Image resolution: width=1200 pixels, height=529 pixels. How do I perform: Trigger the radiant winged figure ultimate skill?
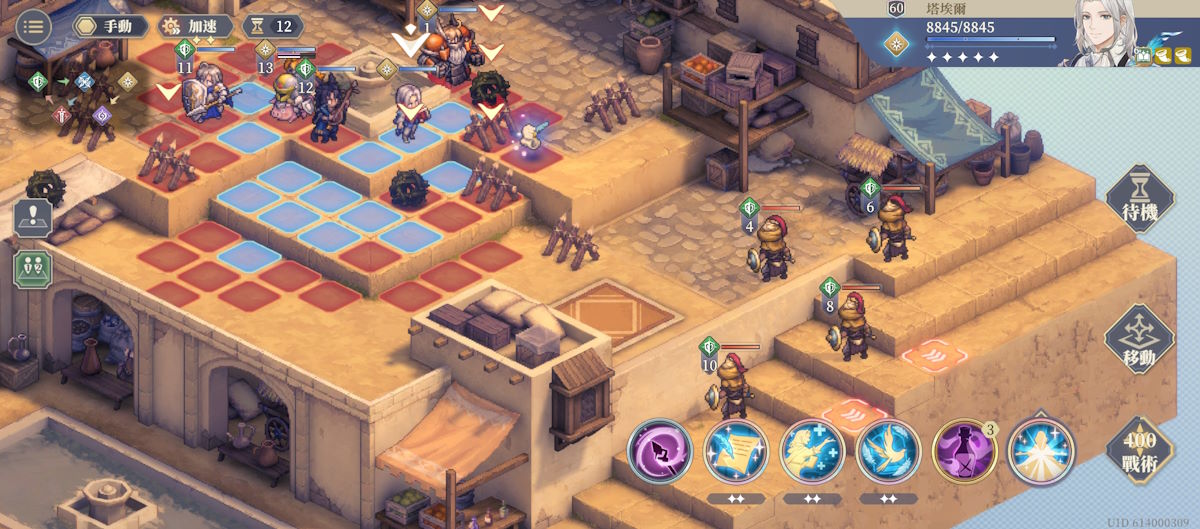click(x=1040, y=452)
